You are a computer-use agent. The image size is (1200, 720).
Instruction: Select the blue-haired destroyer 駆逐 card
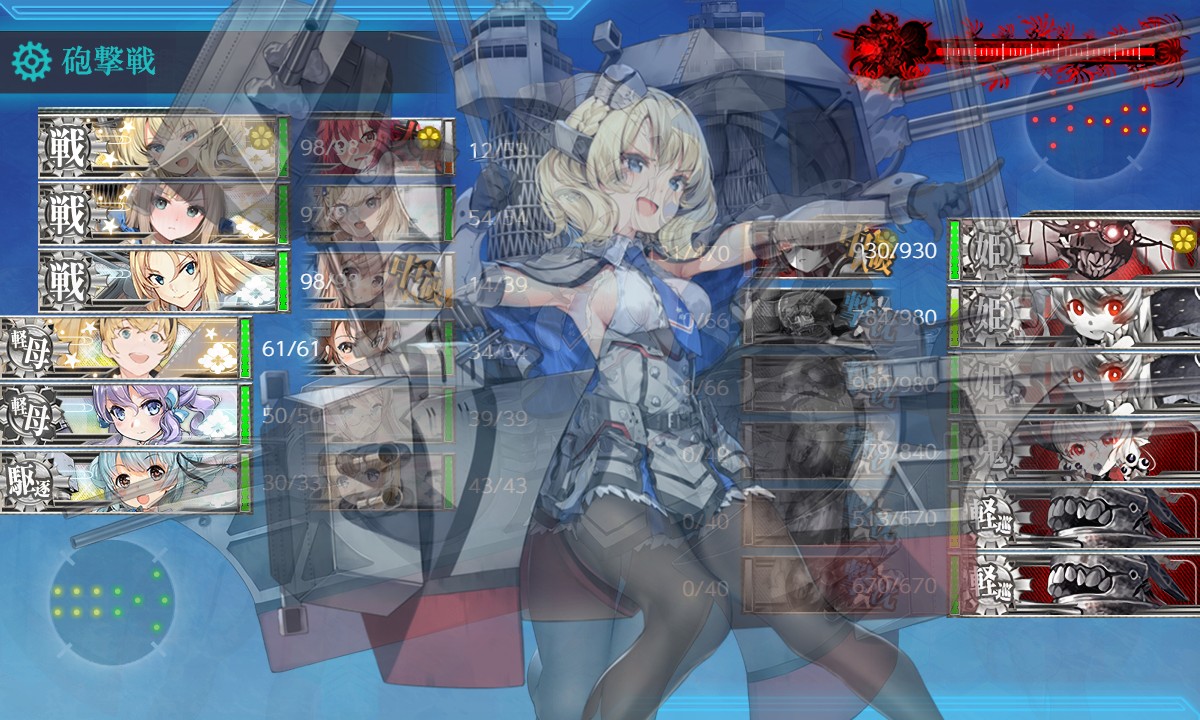pos(125,482)
